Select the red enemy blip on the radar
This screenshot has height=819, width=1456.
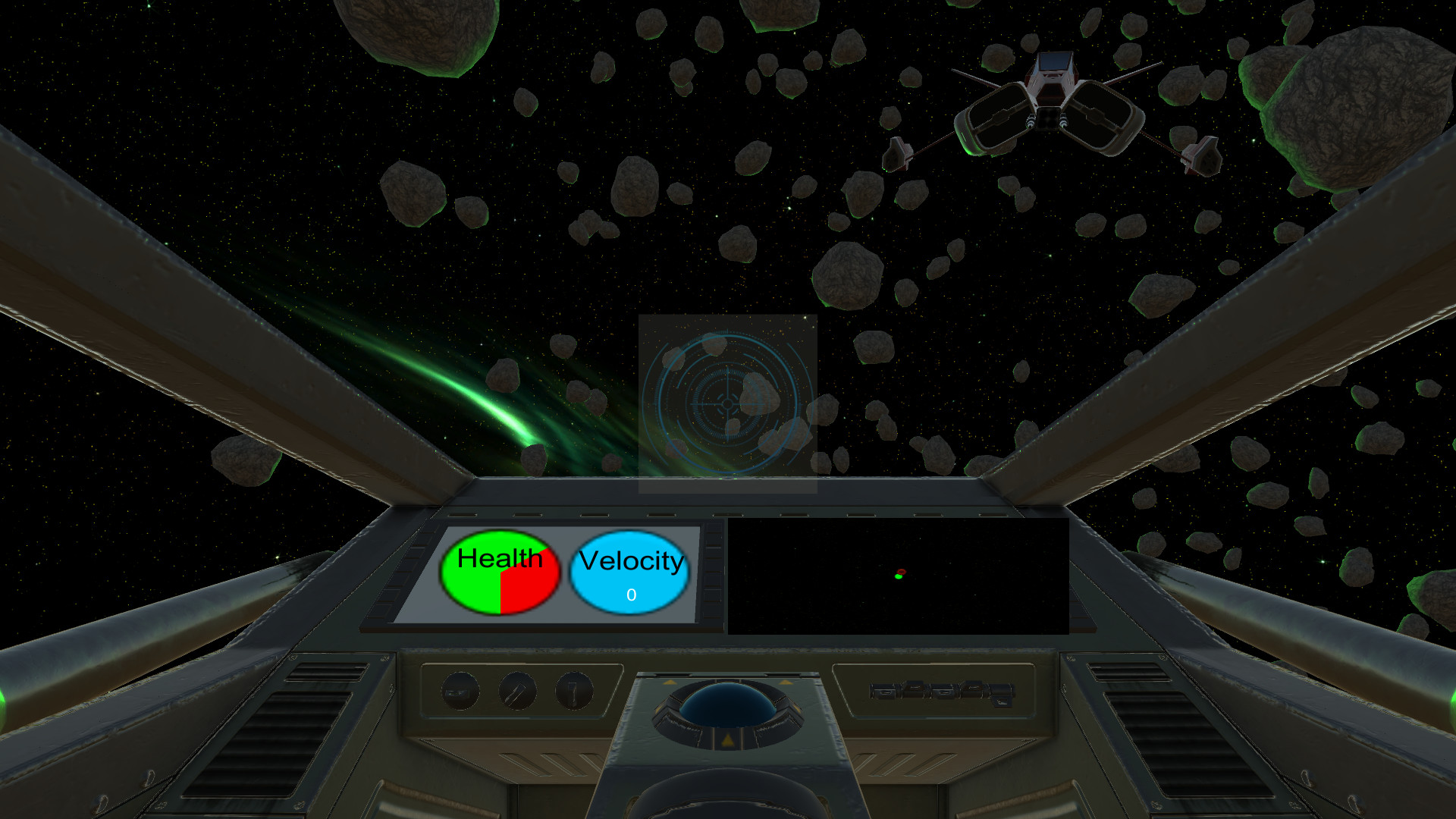(902, 571)
